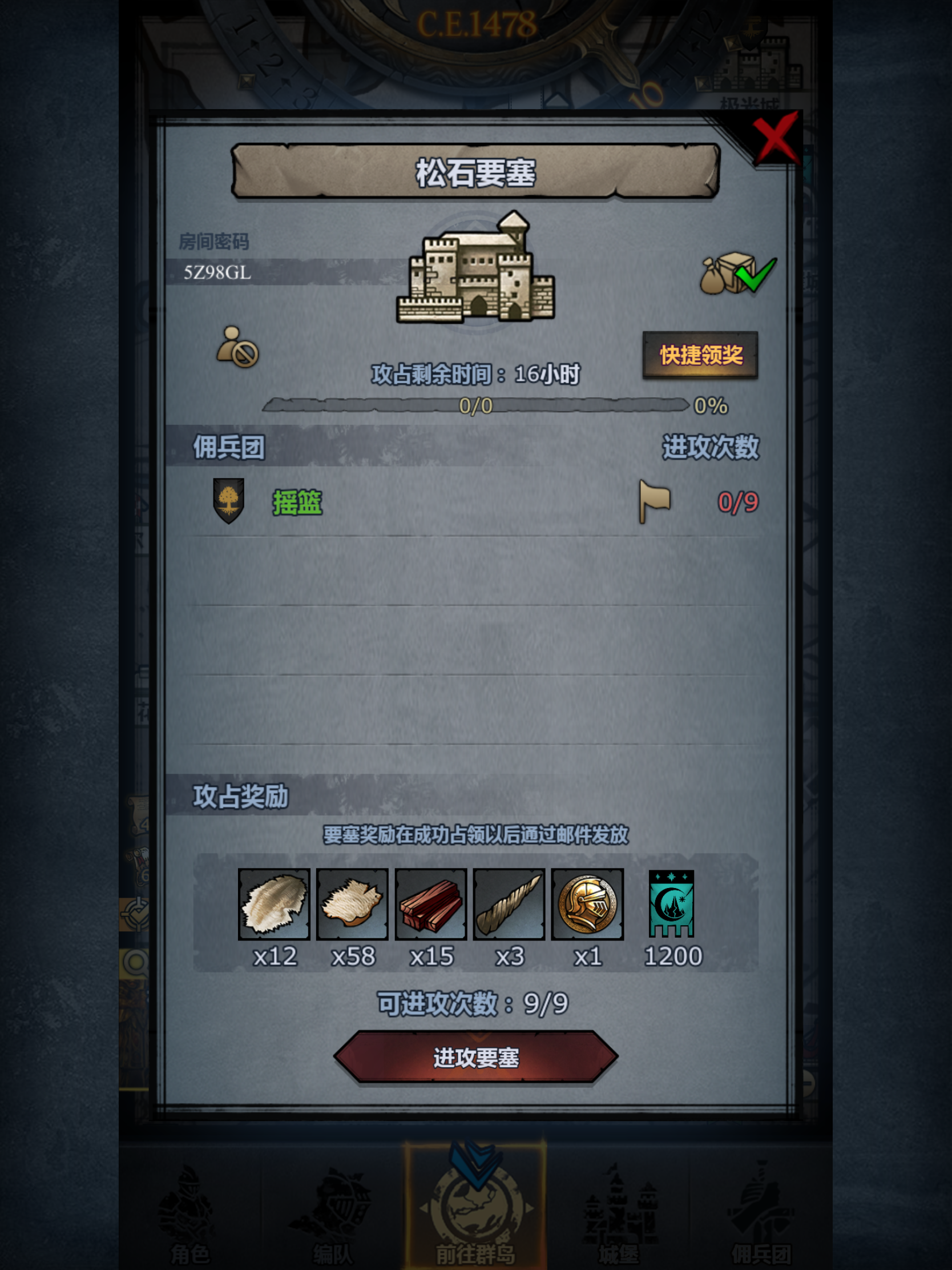The width and height of the screenshot is (952, 1270).
Task: Click the golden knight medal reward
Action: 588,903
